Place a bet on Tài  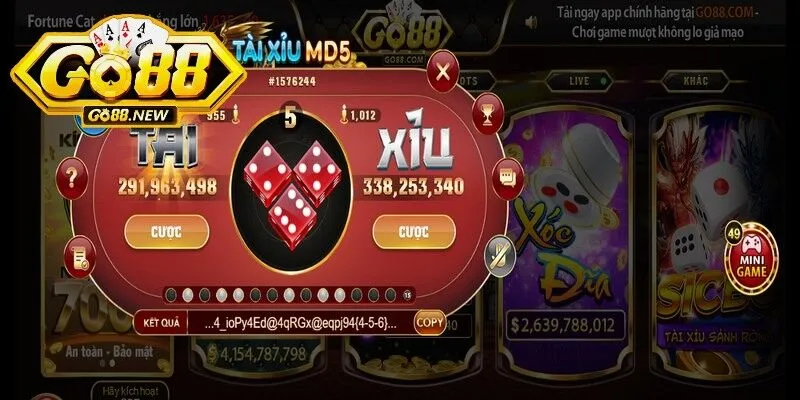159,231
